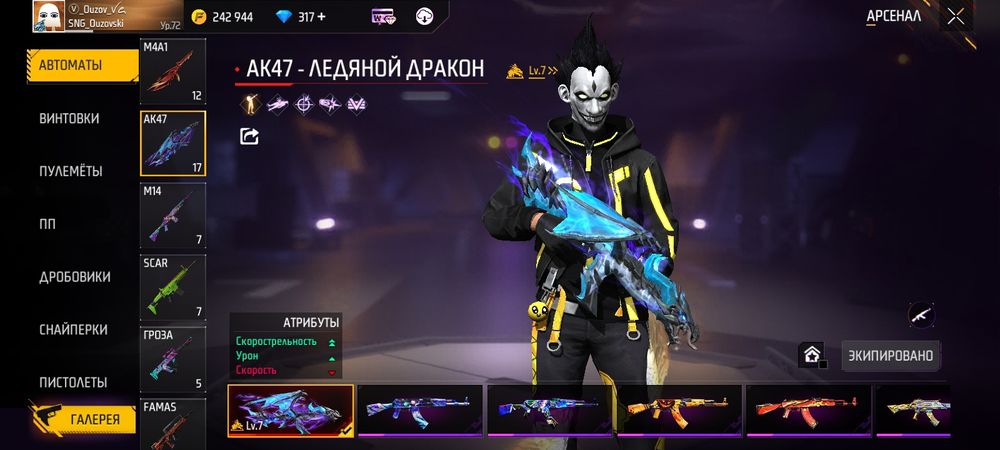Viewport: 1000px width, 450px height.
Task: Select the AK47 weapon tile
Action: coord(172,144)
